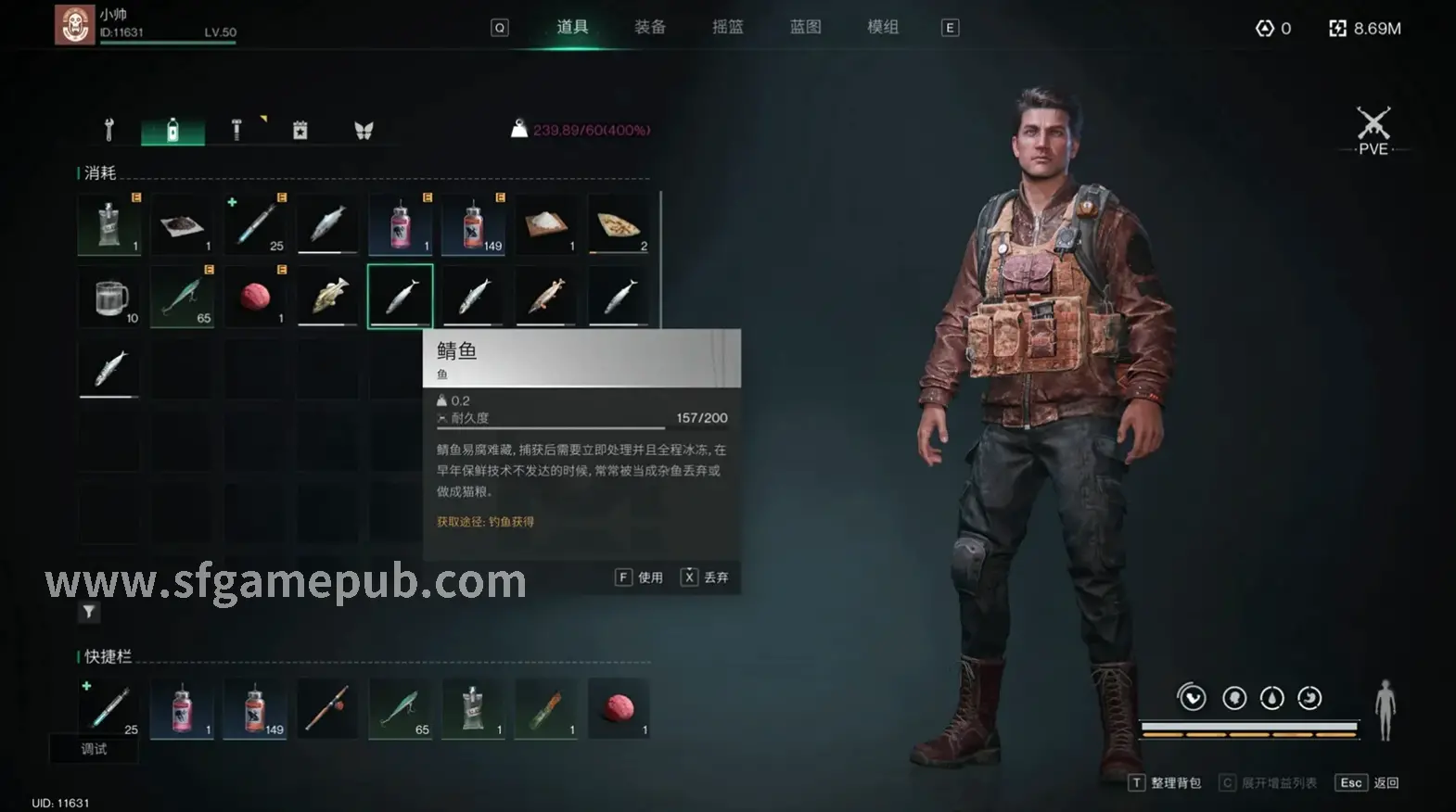Show the wrench tools category
Image resolution: width=1456 pixels, height=812 pixels.
coord(109,130)
